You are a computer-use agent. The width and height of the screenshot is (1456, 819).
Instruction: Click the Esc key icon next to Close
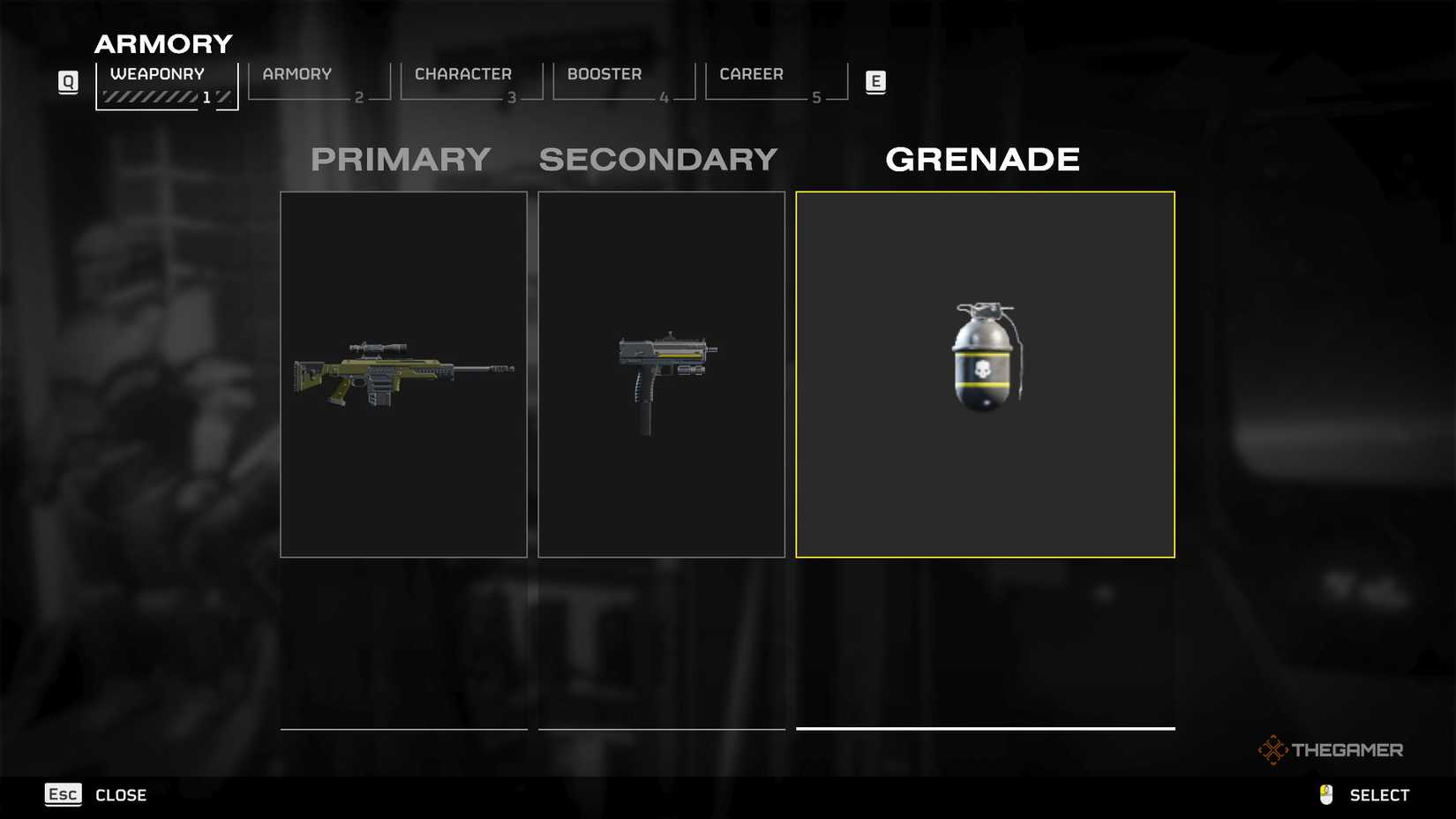(62, 794)
